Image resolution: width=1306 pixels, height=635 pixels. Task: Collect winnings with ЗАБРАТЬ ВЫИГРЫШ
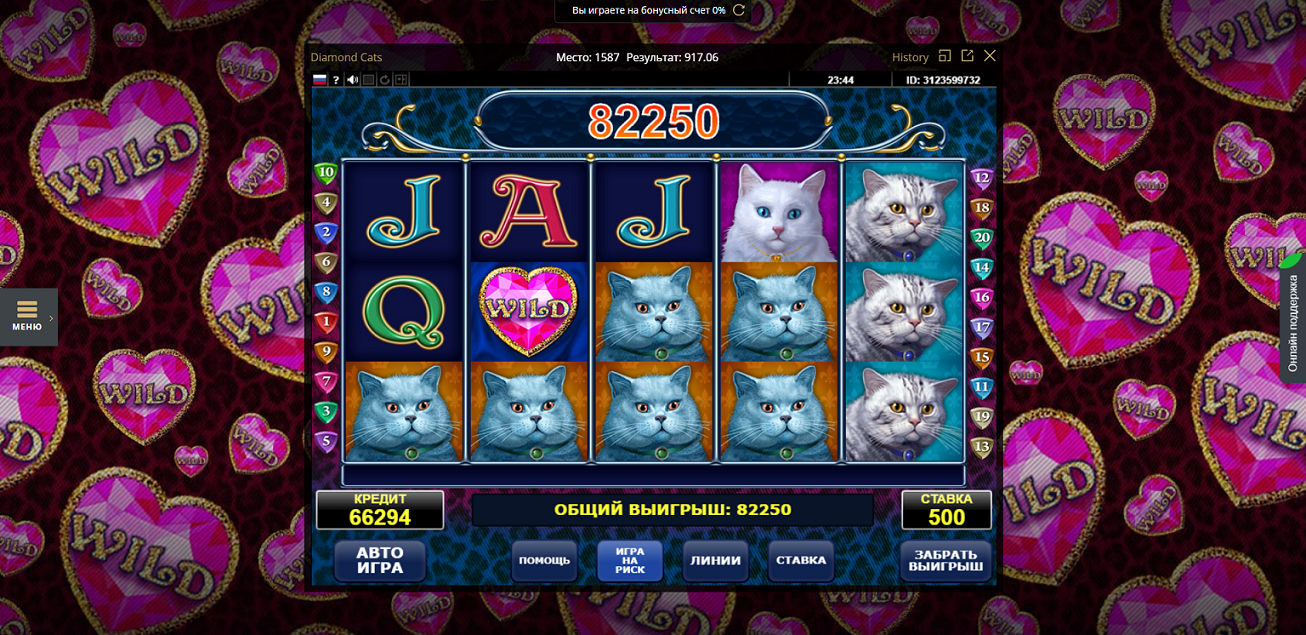[x=945, y=560]
